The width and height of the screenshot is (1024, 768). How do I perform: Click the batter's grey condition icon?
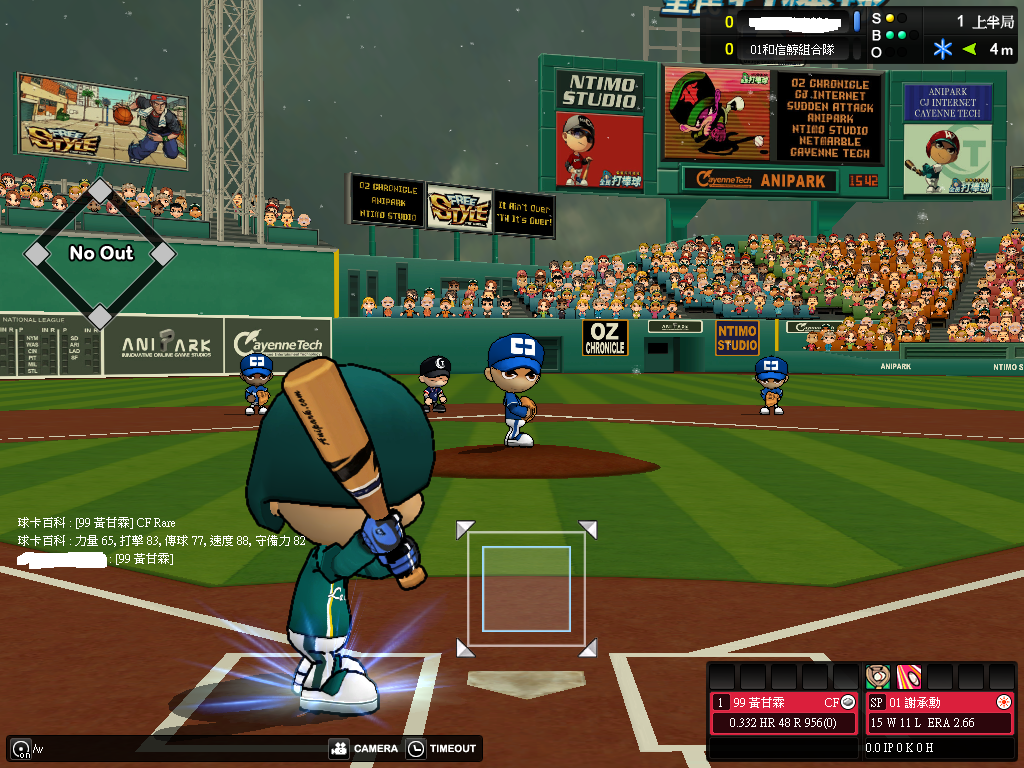[x=848, y=702]
